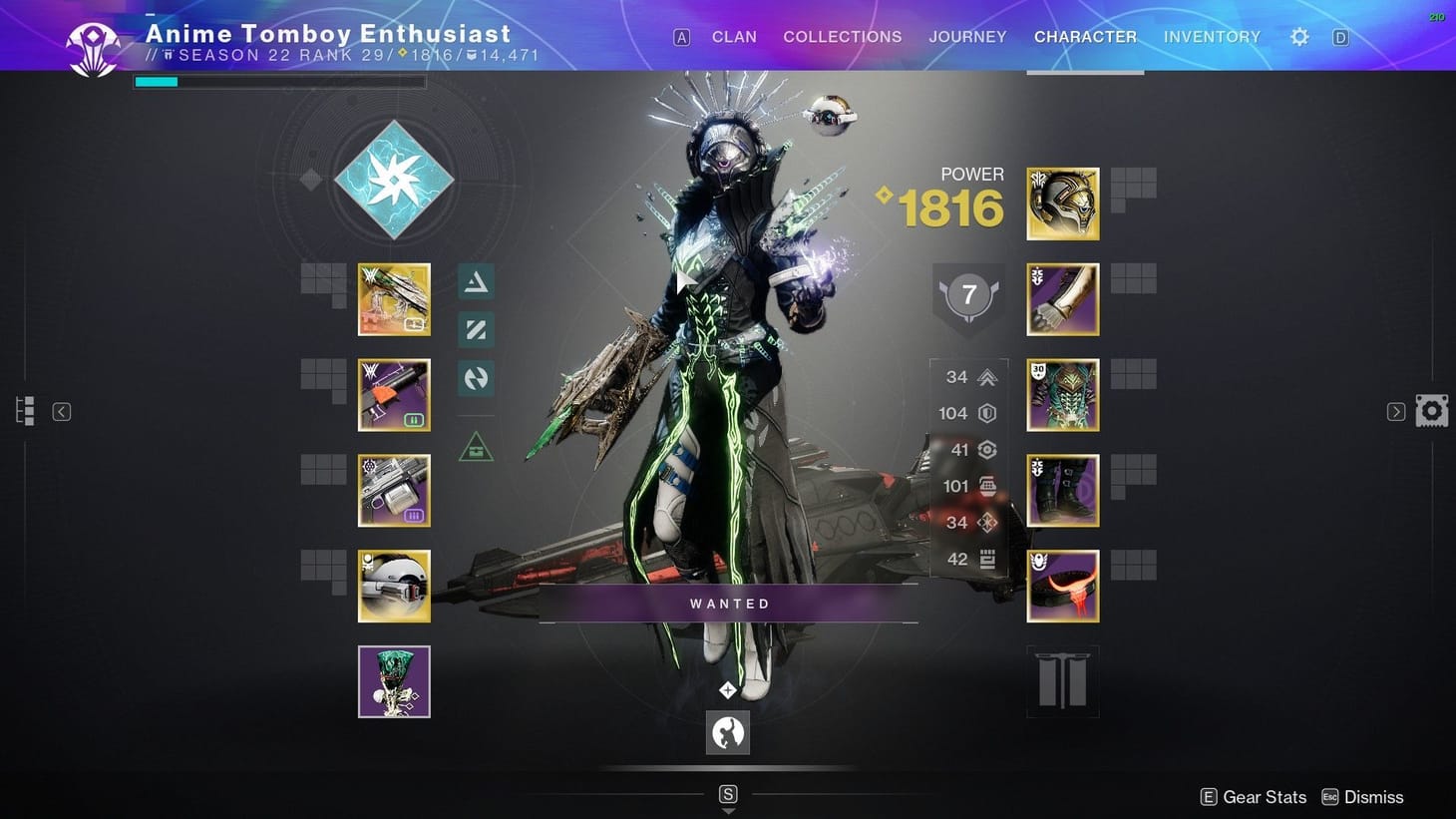Viewport: 1456px width, 819px height.
Task: Expand the left sidebar panel icon
Action: point(24,410)
